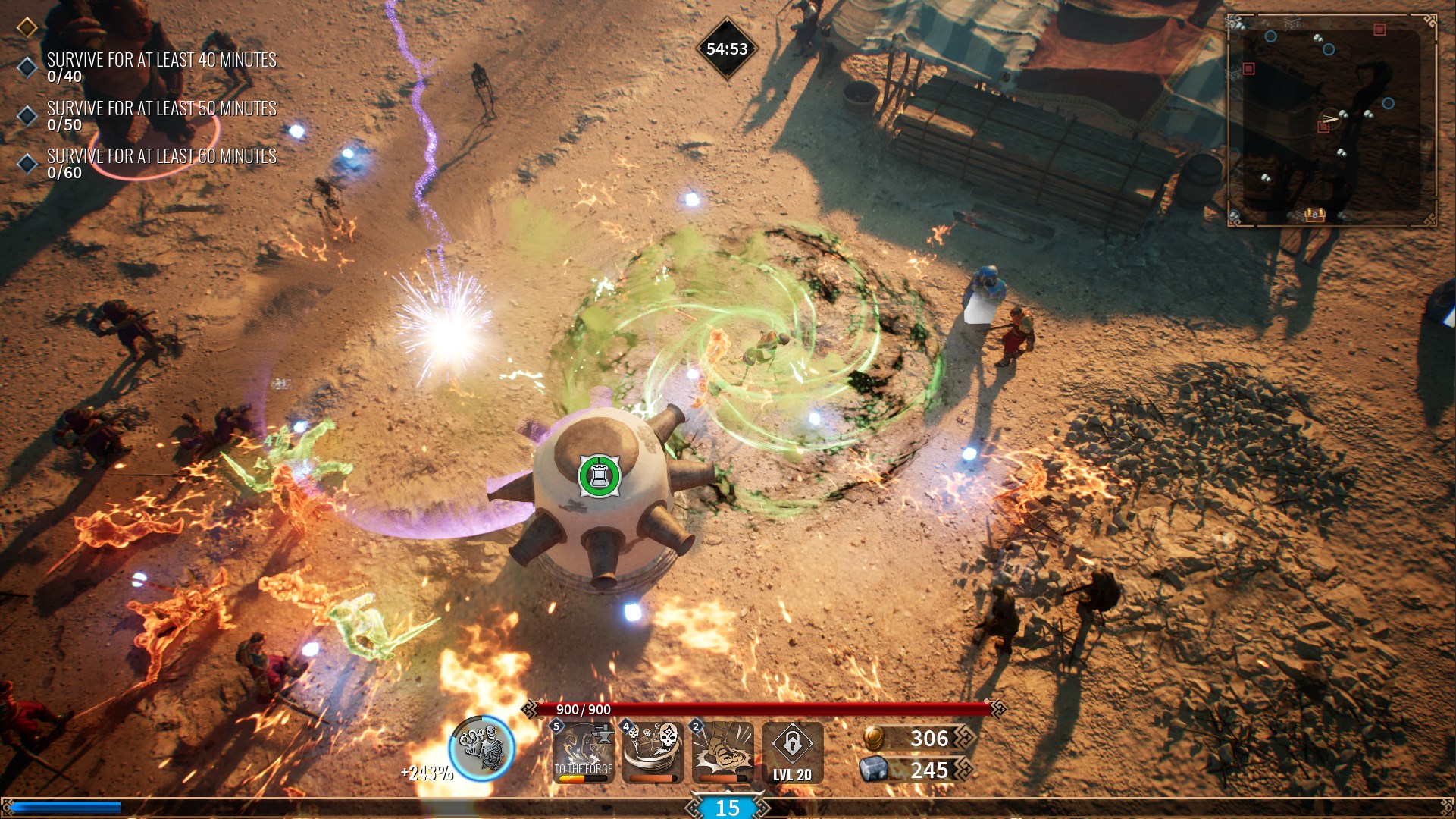1456x819 pixels.
Task: Use the skull whirlwind ability
Action: click(x=653, y=752)
